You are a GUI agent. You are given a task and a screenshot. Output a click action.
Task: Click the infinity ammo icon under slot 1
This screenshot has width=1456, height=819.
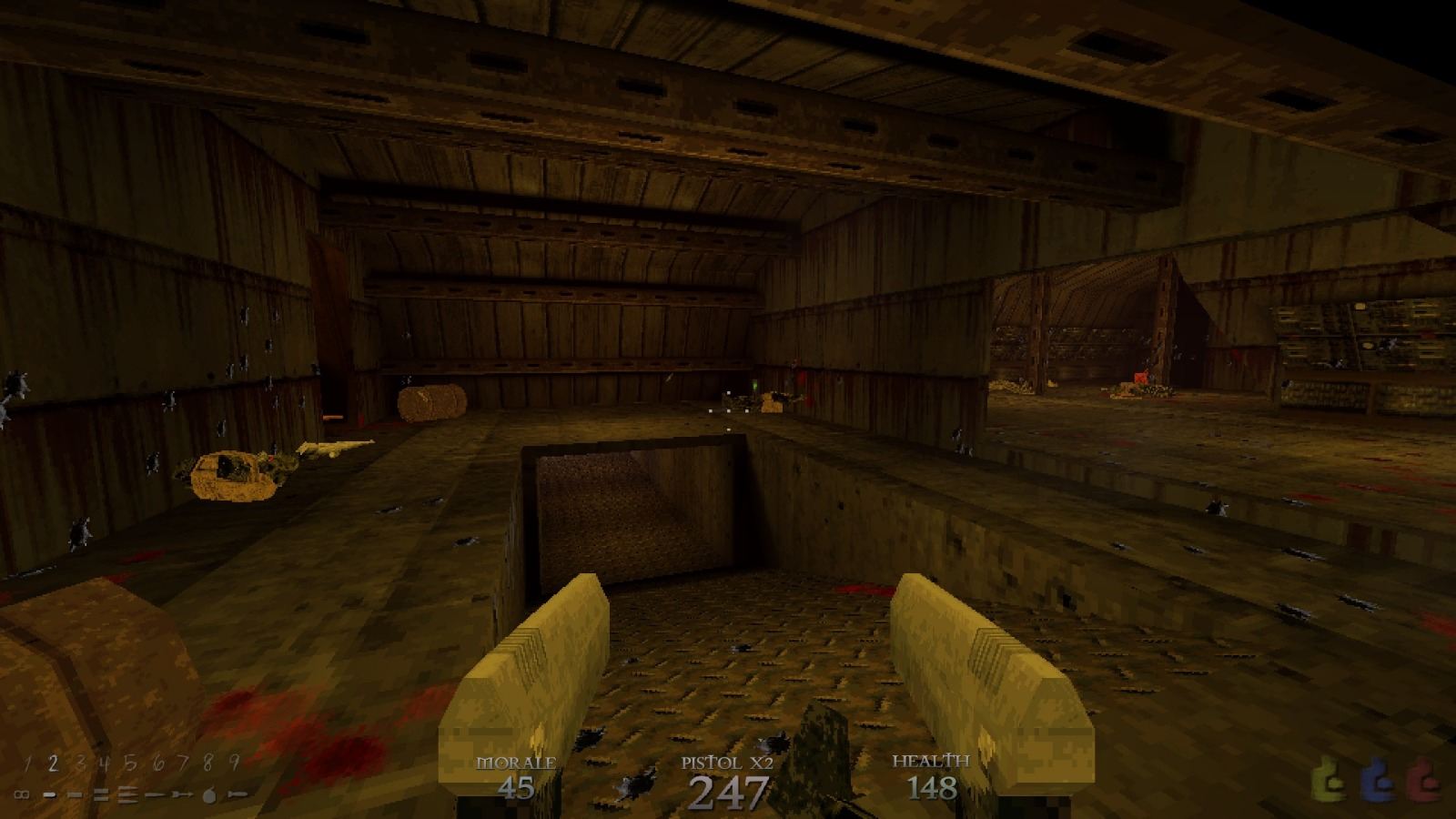point(23,794)
